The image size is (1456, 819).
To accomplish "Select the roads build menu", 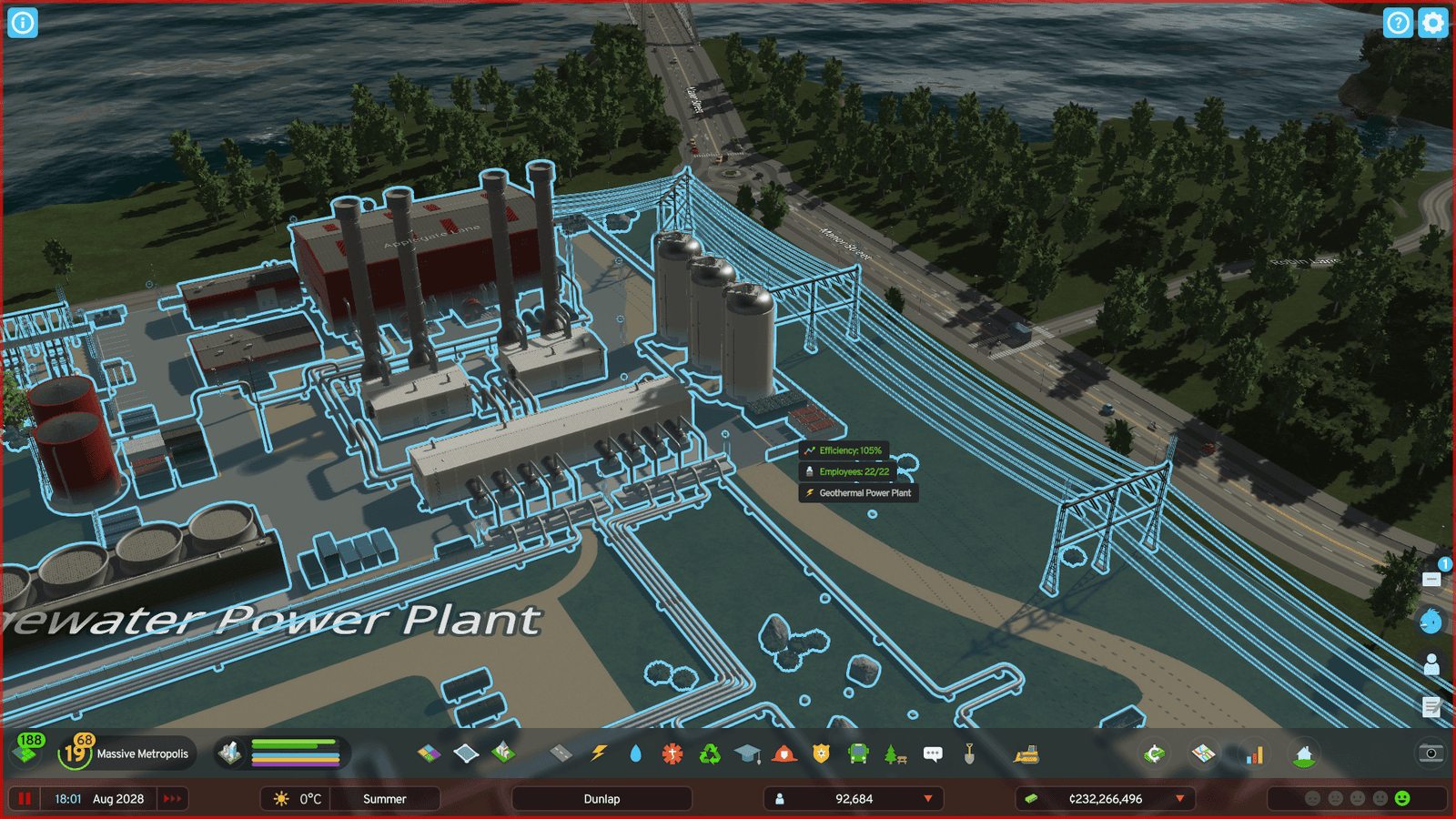I will 561,753.
